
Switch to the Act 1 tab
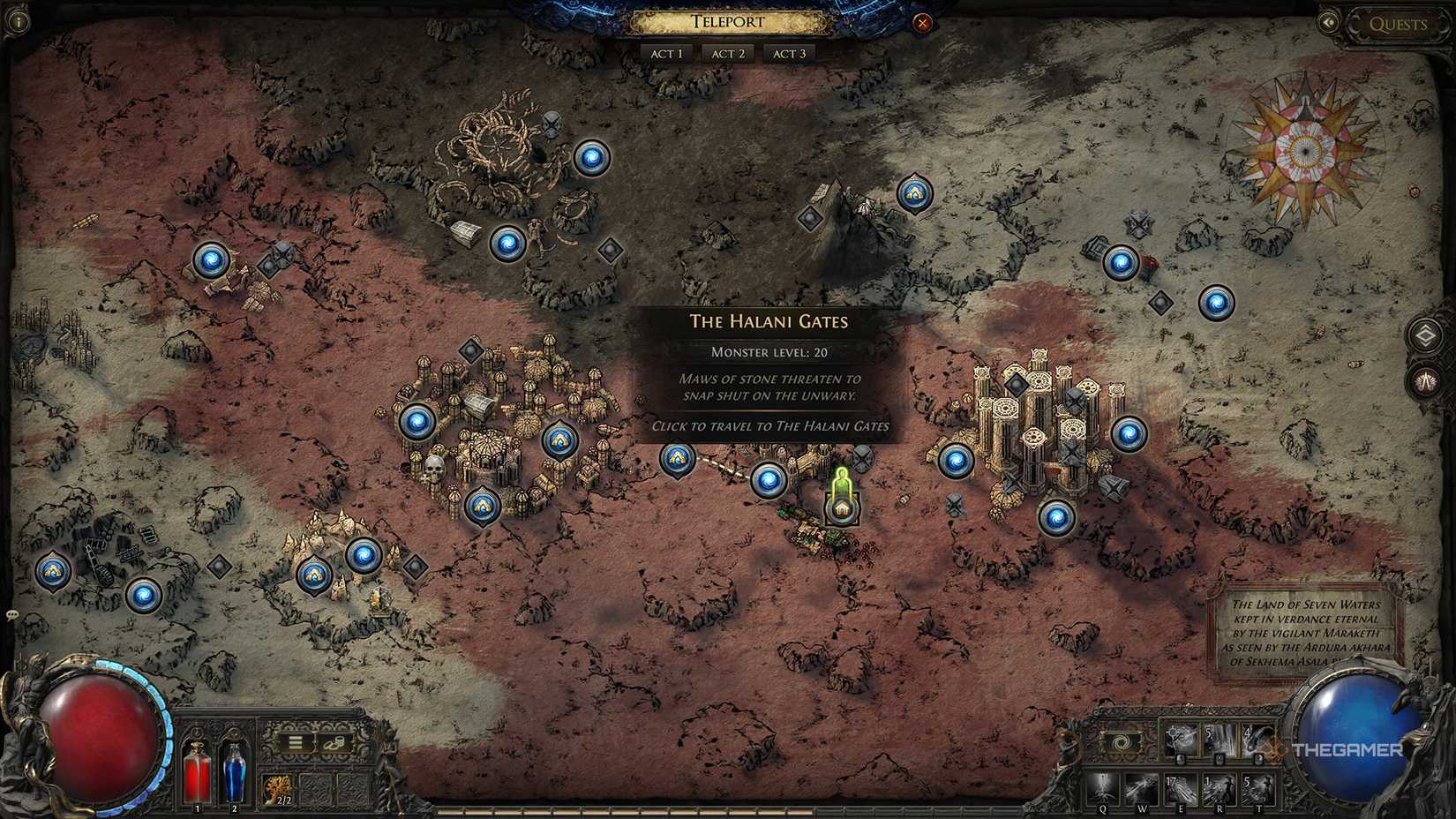click(x=666, y=53)
